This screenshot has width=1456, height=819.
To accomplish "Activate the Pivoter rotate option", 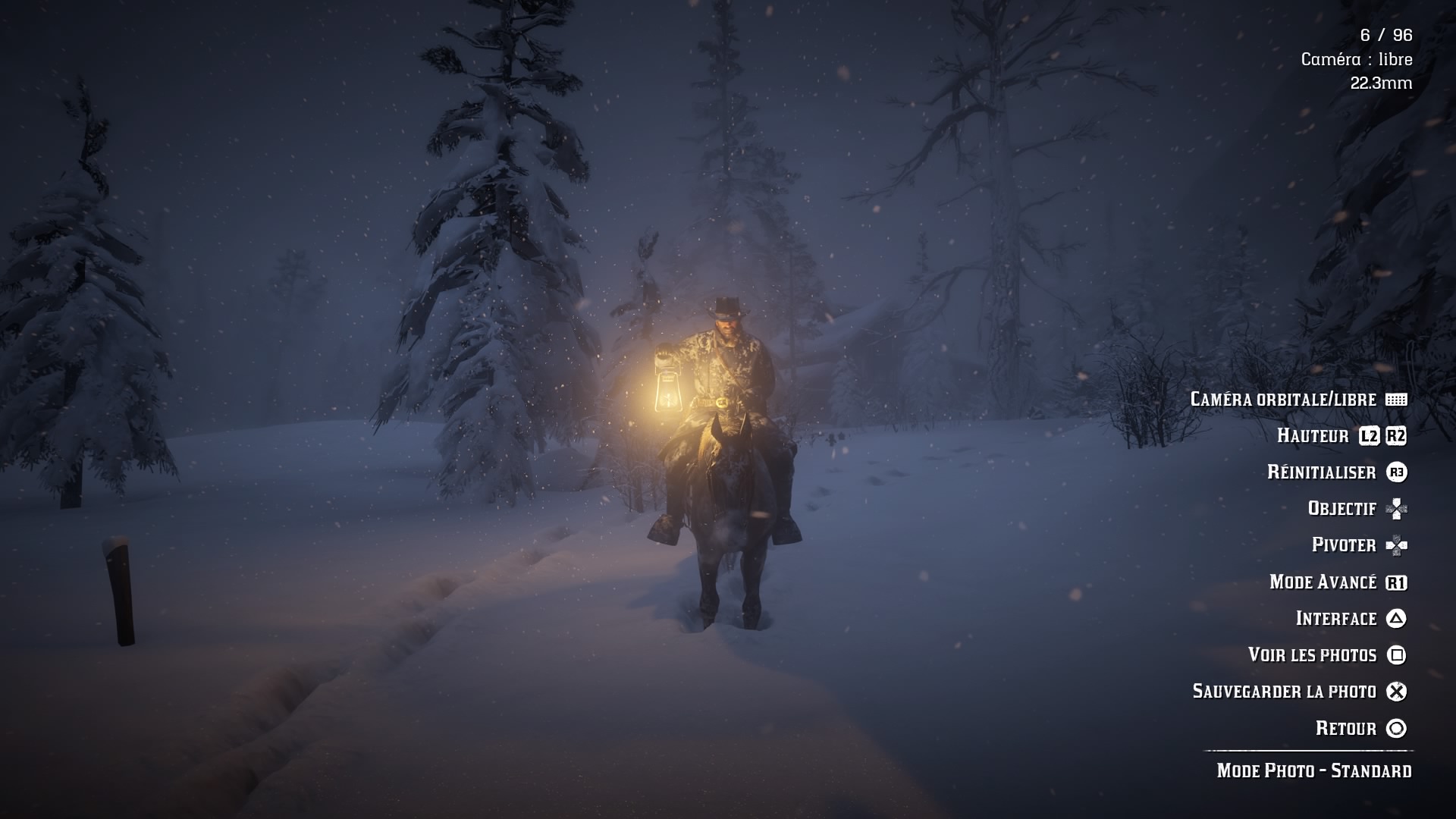I will pyautogui.click(x=1344, y=544).
